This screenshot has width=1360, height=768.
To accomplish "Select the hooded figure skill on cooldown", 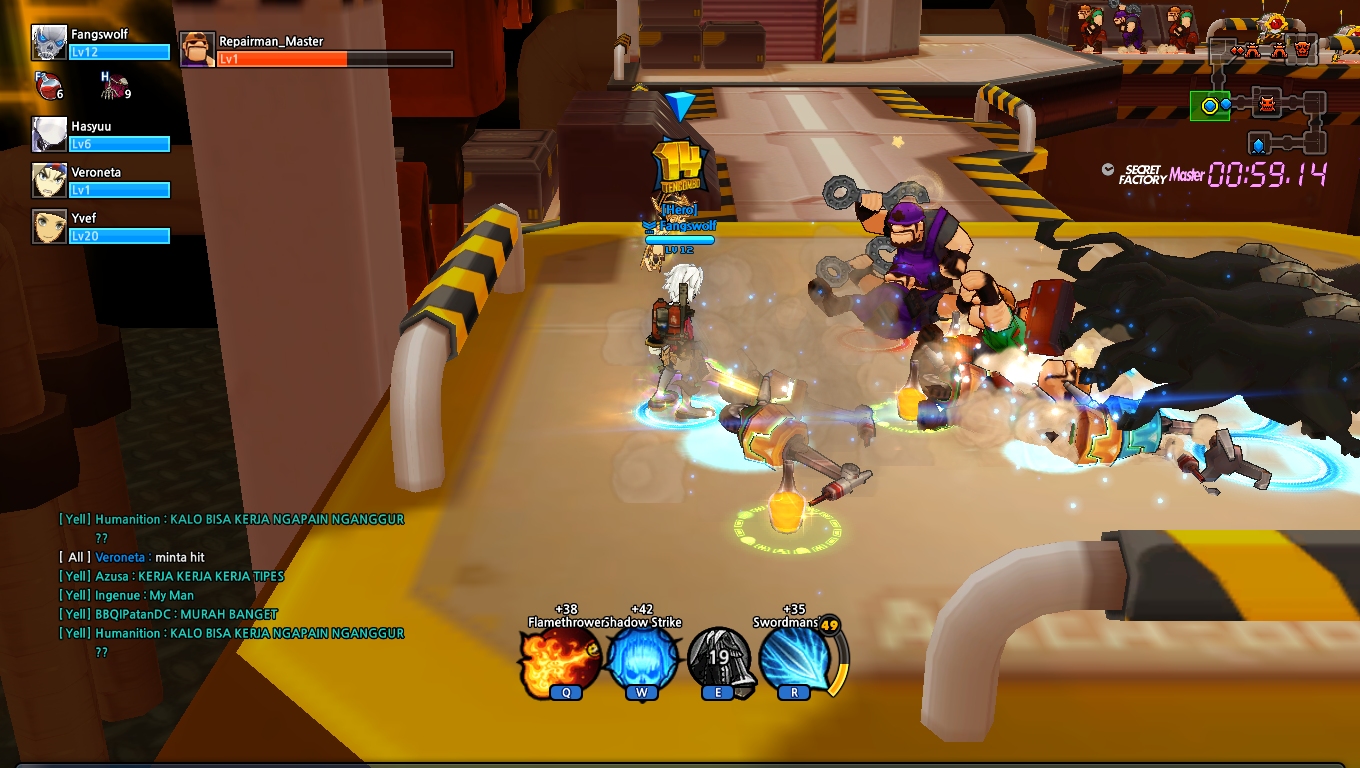I will coord(720,660).
